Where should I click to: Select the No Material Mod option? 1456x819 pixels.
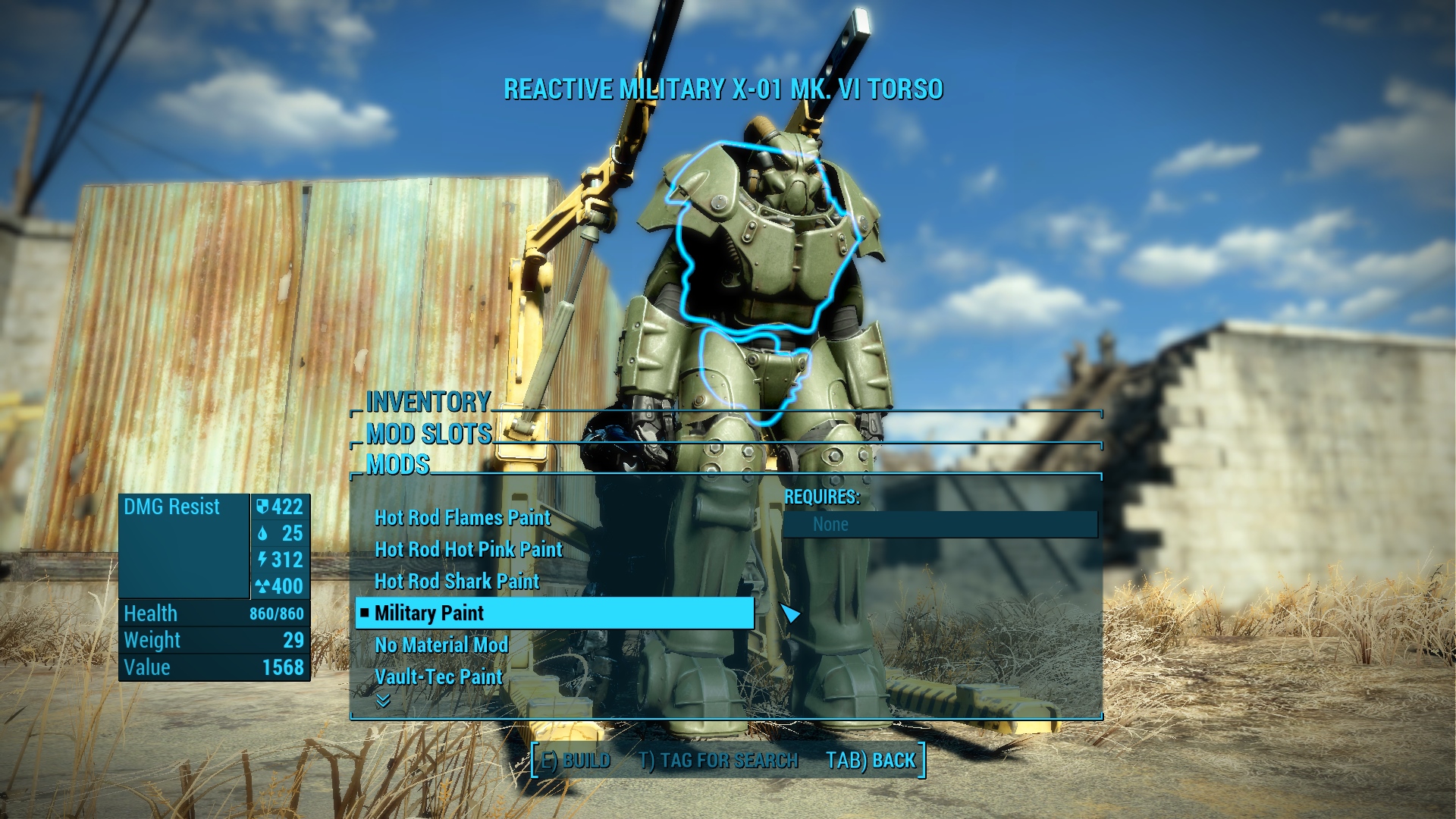point(442,645)
